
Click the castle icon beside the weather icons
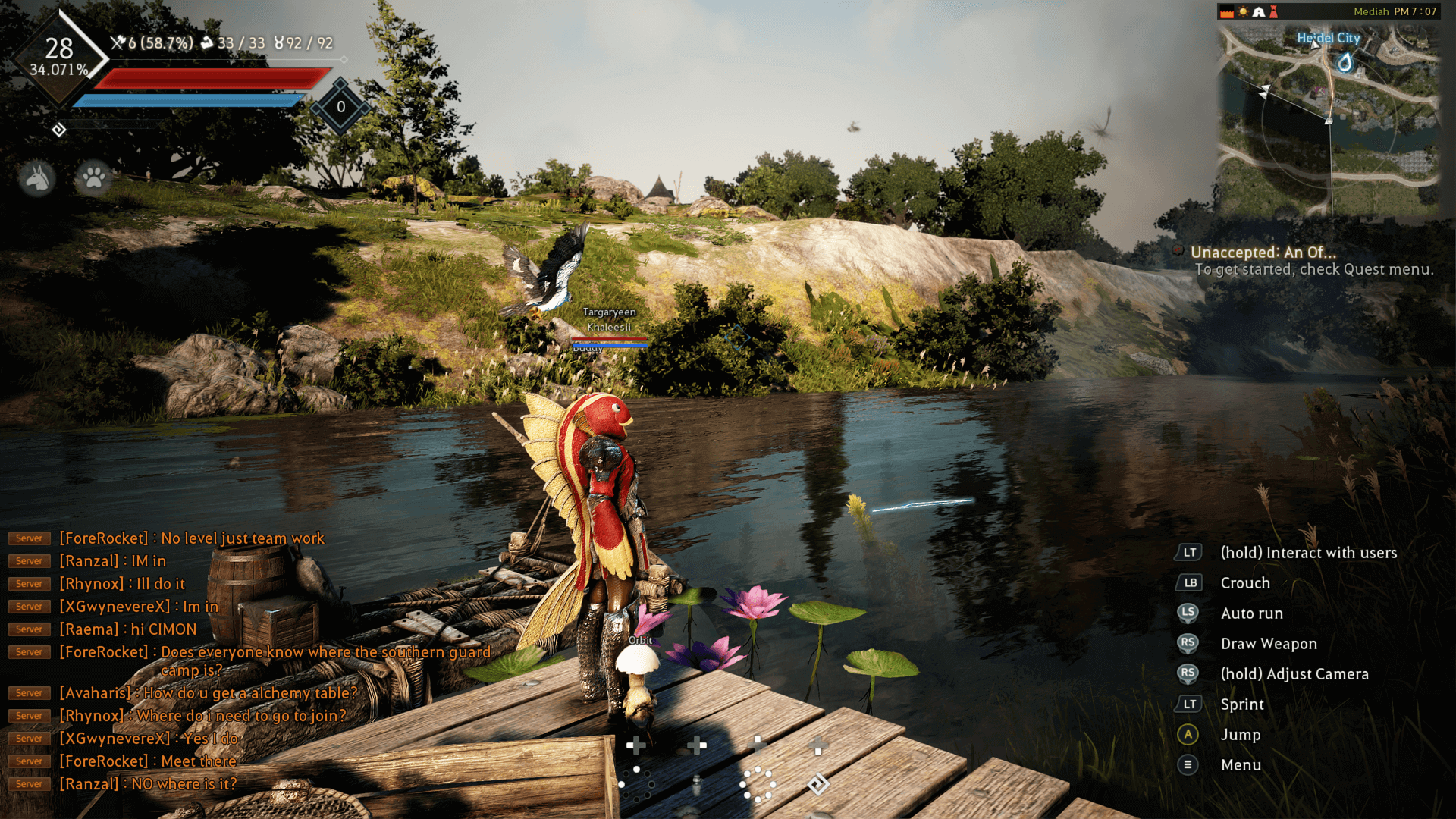(1226, 11)
